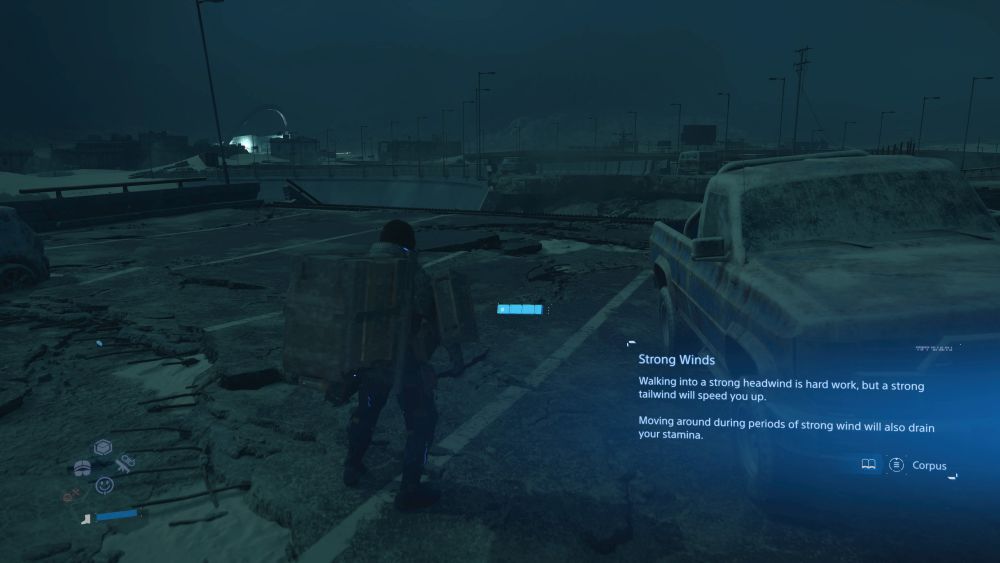This screenshot has height=563, width=1000.
Task: Select the smiley face icon
Action: (104, 485)
